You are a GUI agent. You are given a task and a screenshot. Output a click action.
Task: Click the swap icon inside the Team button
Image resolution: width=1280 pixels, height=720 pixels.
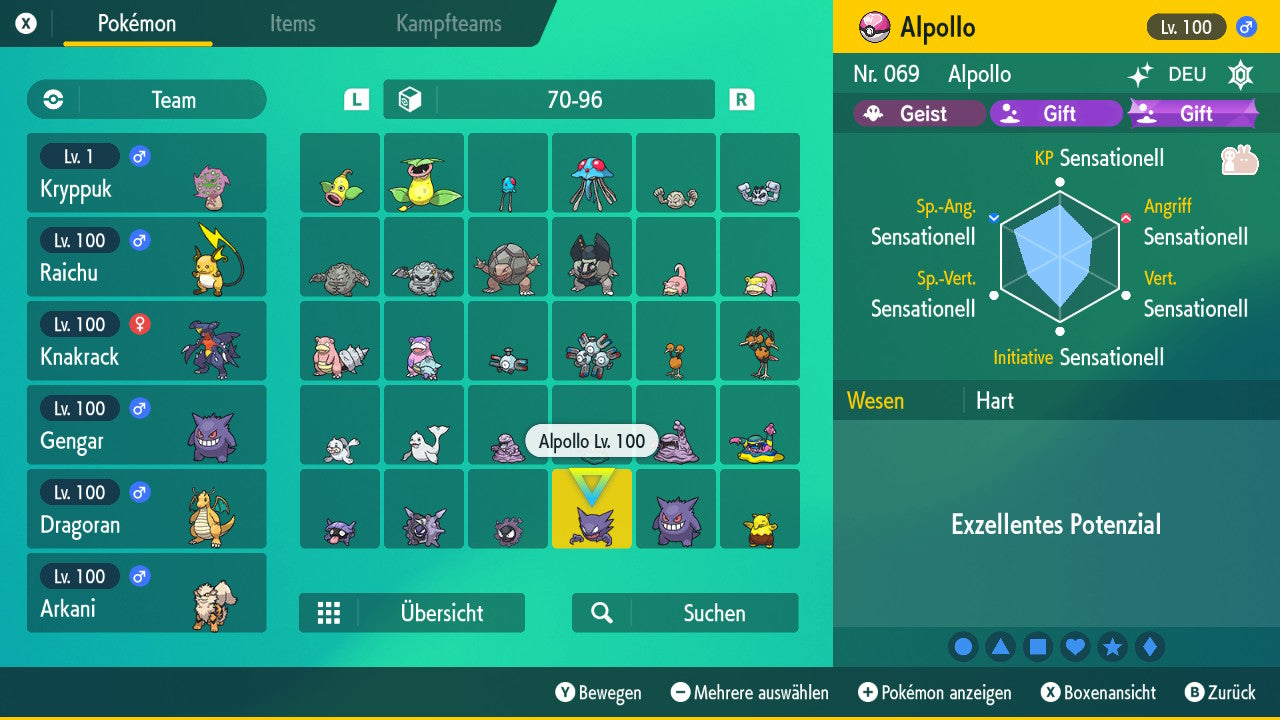tap(55, 99)
